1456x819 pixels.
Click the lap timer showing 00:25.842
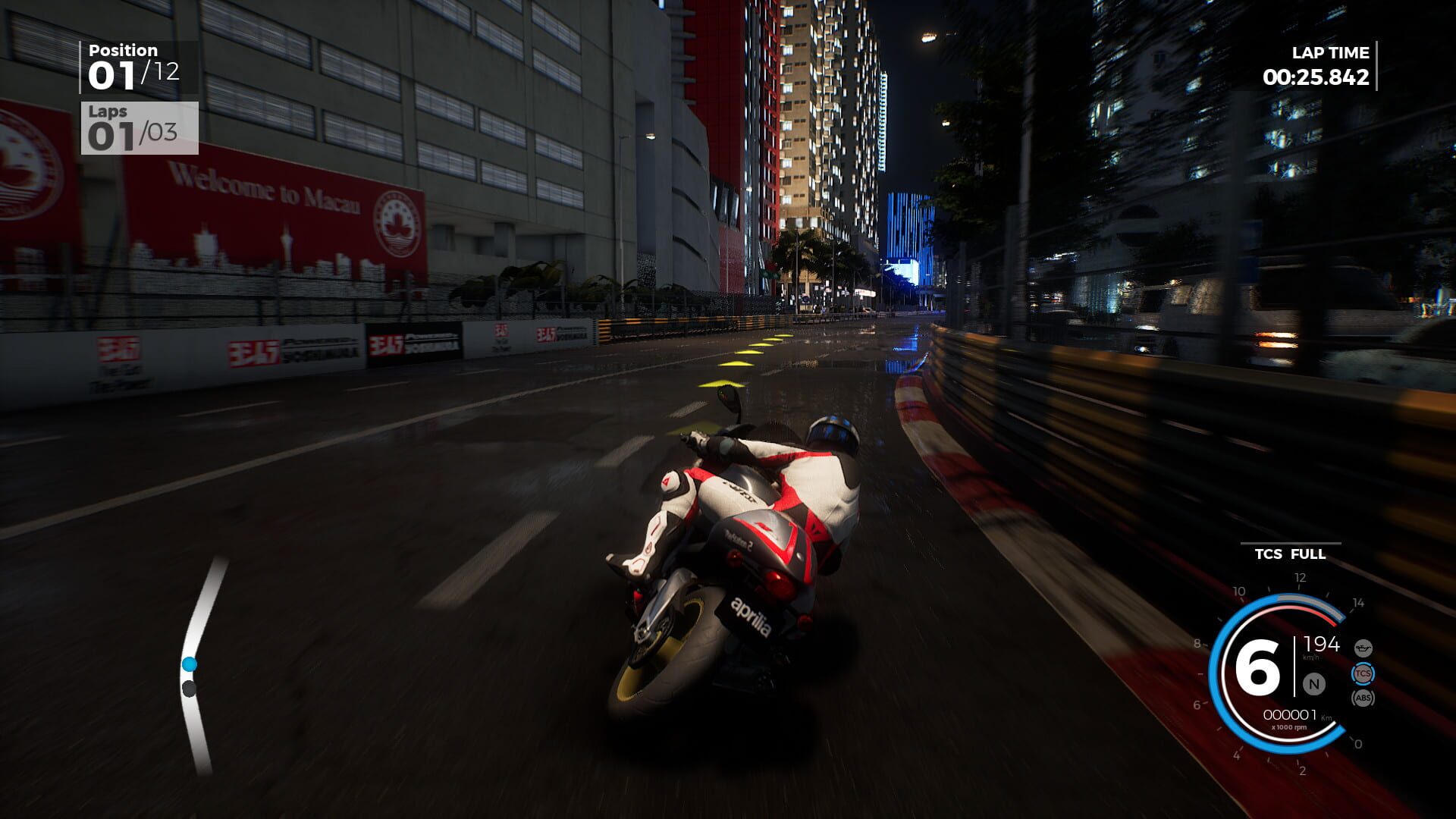[x=1316, y=76]
